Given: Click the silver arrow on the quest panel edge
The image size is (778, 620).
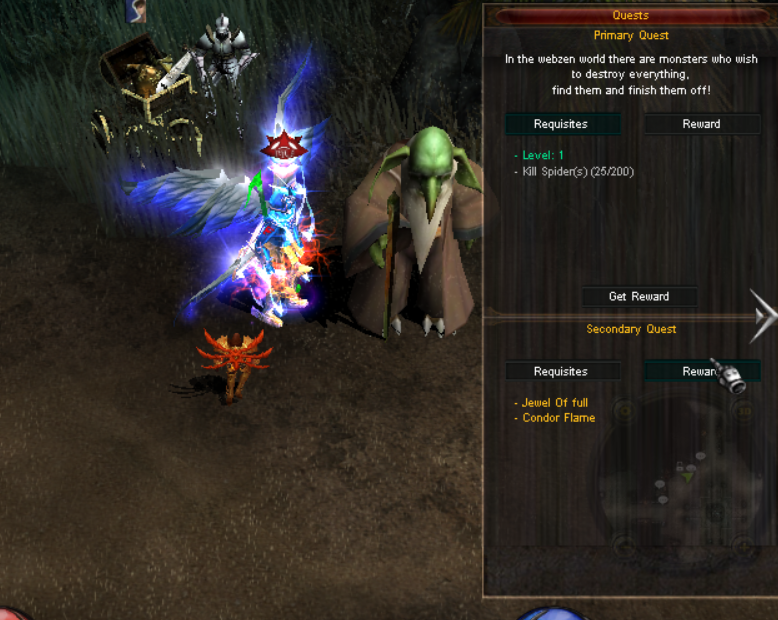Looking at the screenshot, I should click(765, 318).
